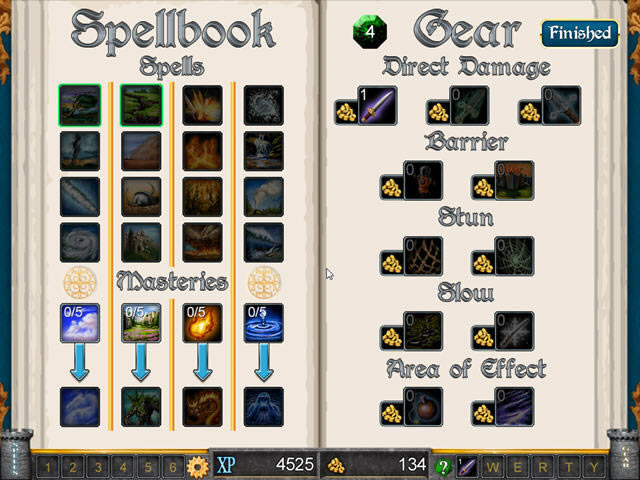Choose the explosion burst spell icon
Viewport: 640px width, 480px height.
[202, 105]
